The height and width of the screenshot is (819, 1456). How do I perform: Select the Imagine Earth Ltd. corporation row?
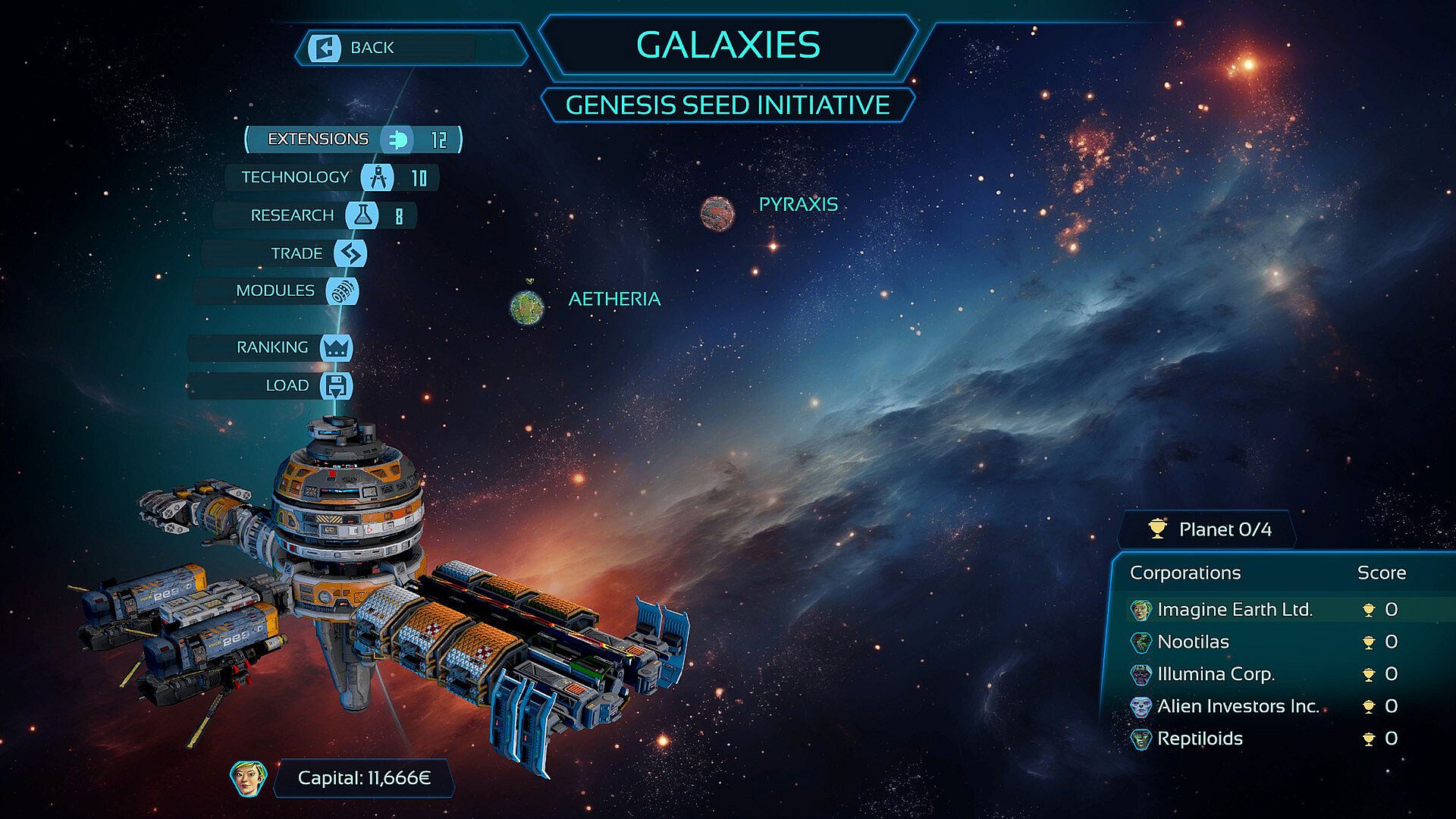1235,610
